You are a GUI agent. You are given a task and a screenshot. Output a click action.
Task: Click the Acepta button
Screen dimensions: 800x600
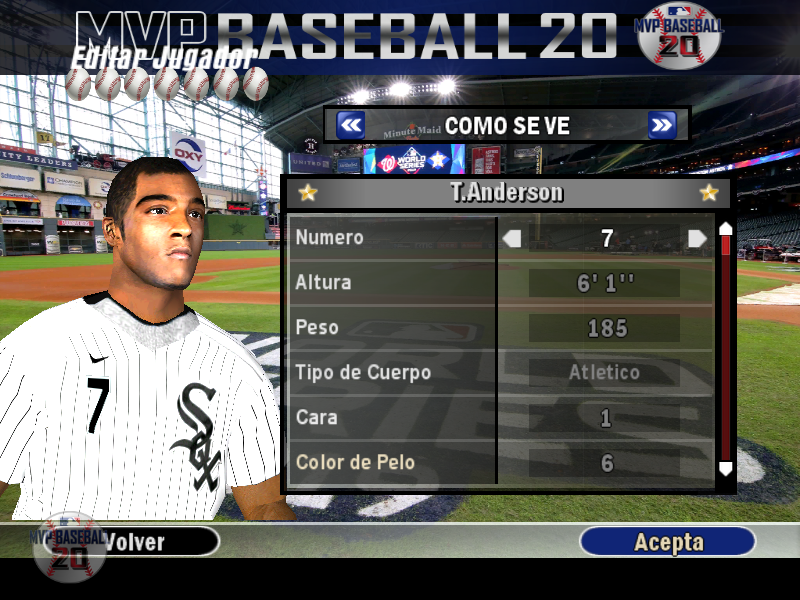[668, 542]
